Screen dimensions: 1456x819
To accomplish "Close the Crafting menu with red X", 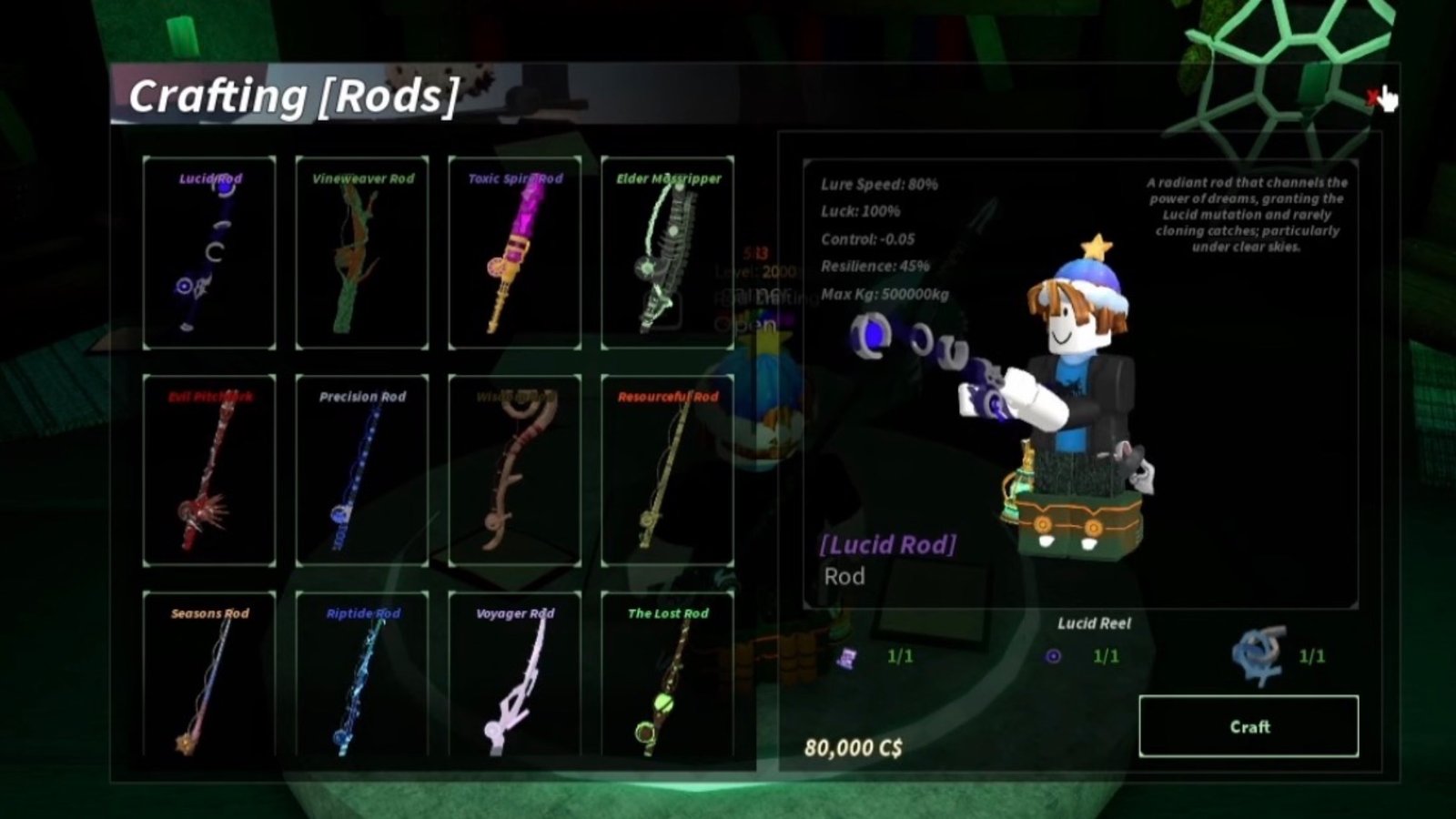I will tap(1371, 97).
